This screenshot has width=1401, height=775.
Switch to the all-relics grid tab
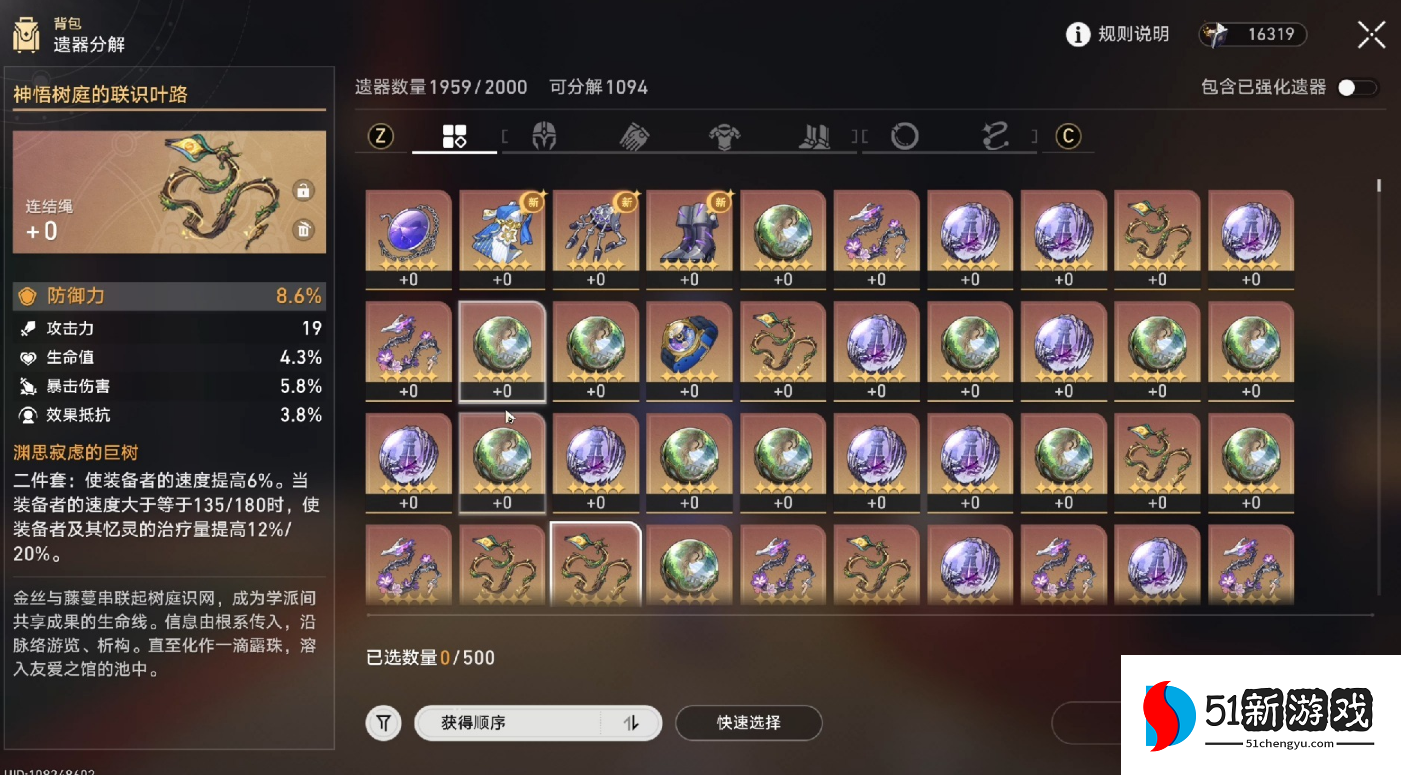coord(454,137)
